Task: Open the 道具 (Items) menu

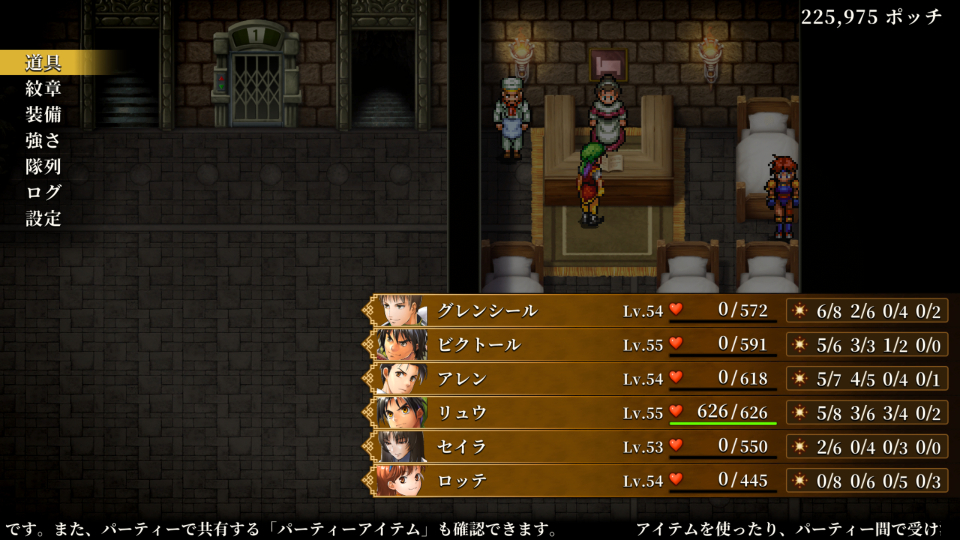Action: click(x=44, y=63)
